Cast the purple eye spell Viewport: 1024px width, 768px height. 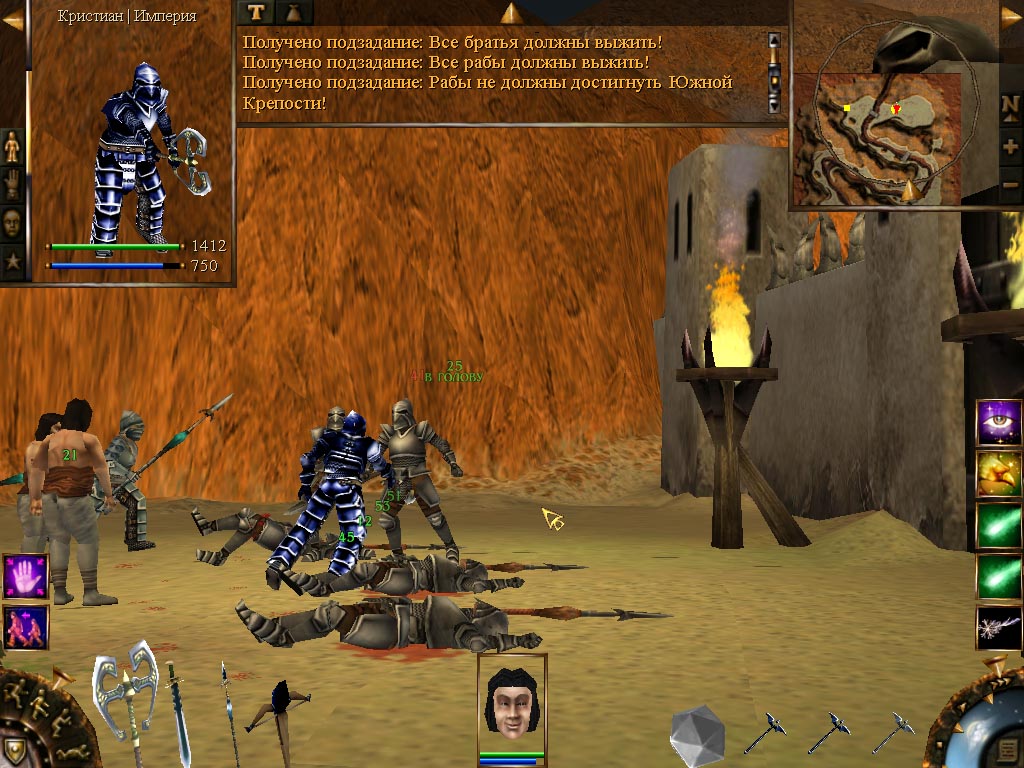(x=999, y=422)
